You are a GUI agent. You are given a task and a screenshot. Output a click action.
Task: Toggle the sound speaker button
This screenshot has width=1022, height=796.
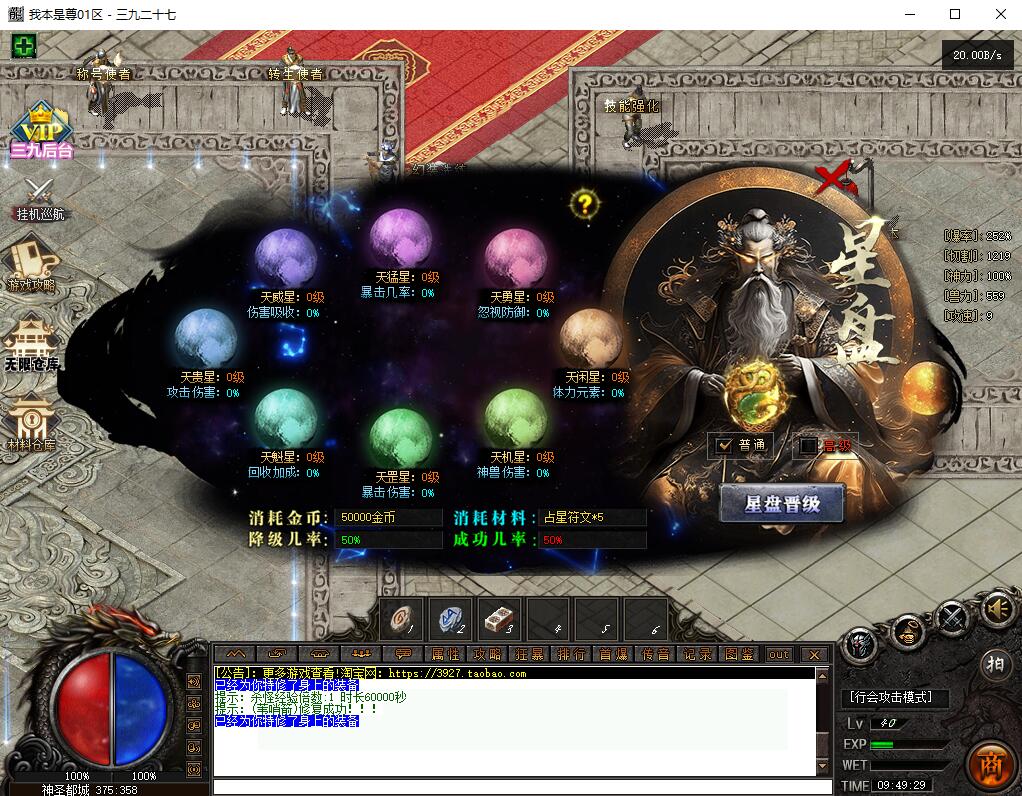pyautogui.click(x=997, y=609)
